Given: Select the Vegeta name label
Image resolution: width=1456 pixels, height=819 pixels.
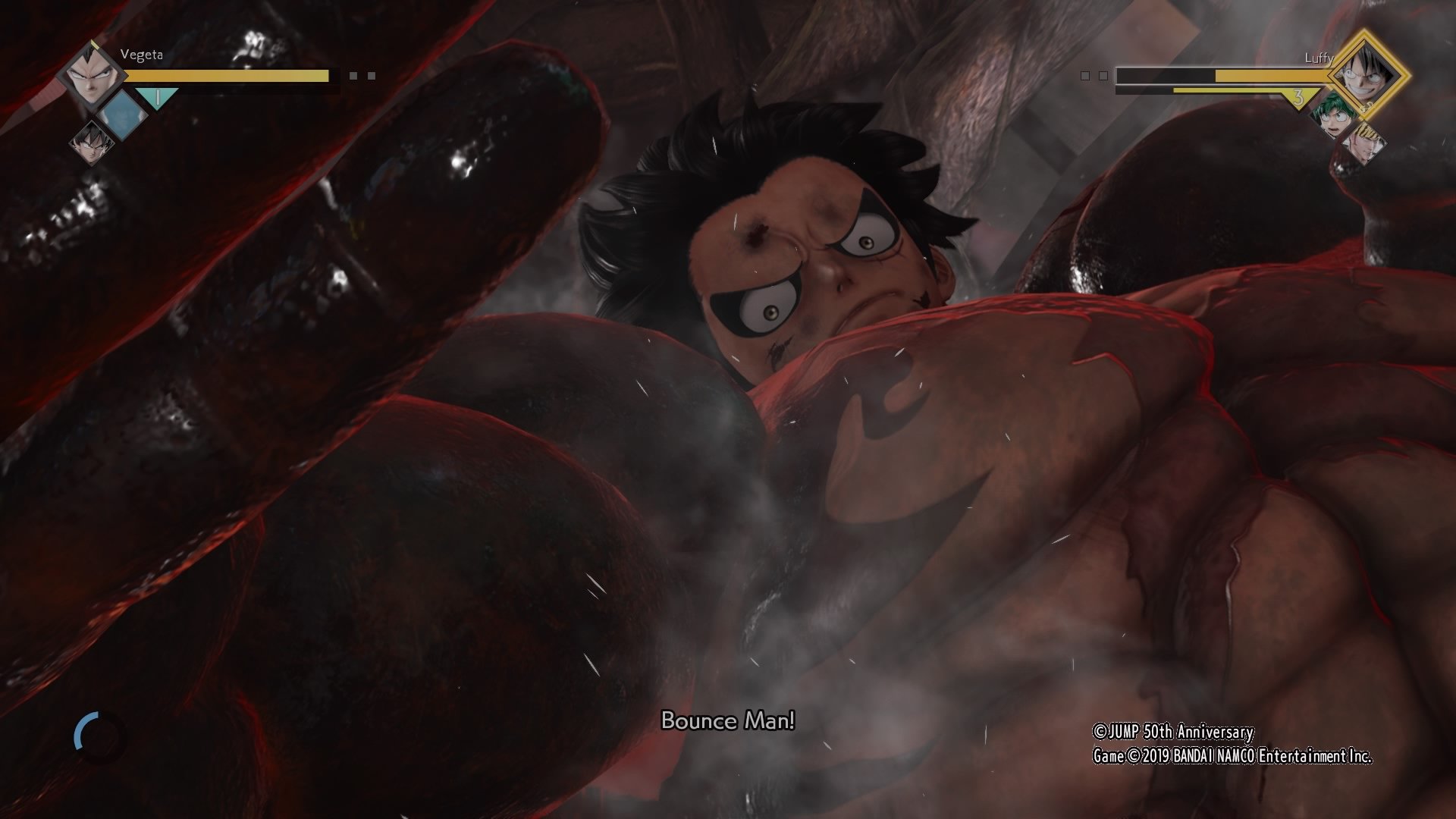Looking at the screenshot, I should click(x=142, y=55).
